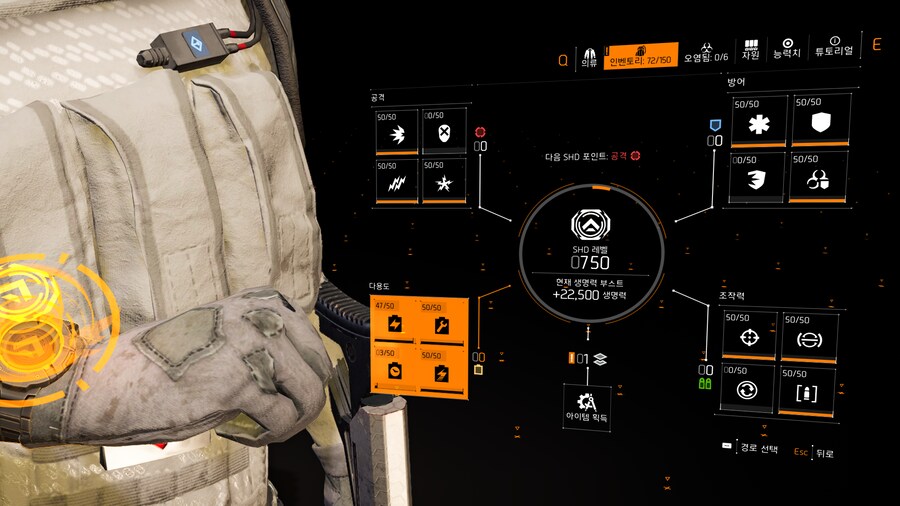Select the medical asterisk defense upgrade
Screen dimensions: 900x506
[x=759, y=123]
